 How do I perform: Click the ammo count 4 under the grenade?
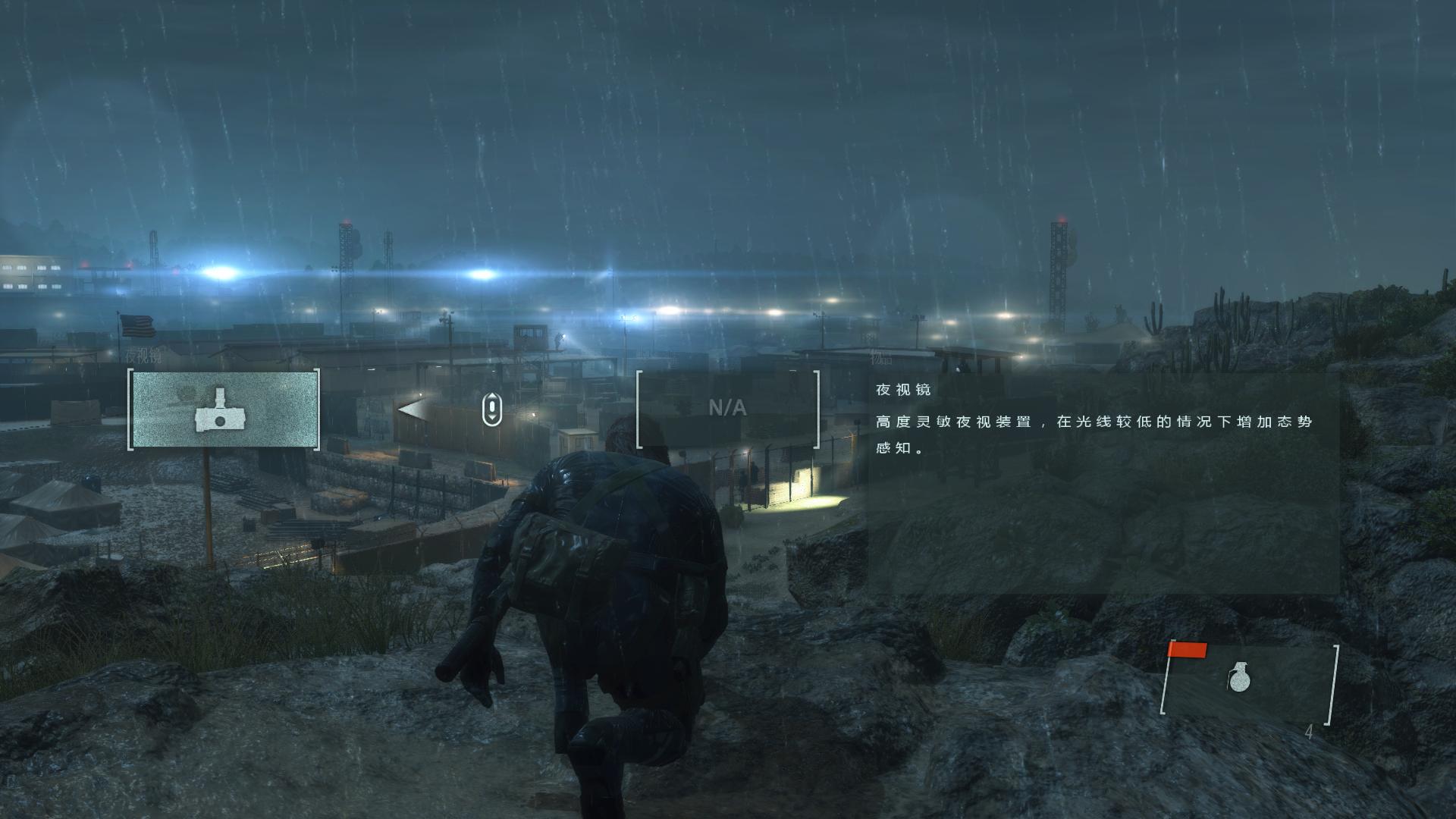1310,733
